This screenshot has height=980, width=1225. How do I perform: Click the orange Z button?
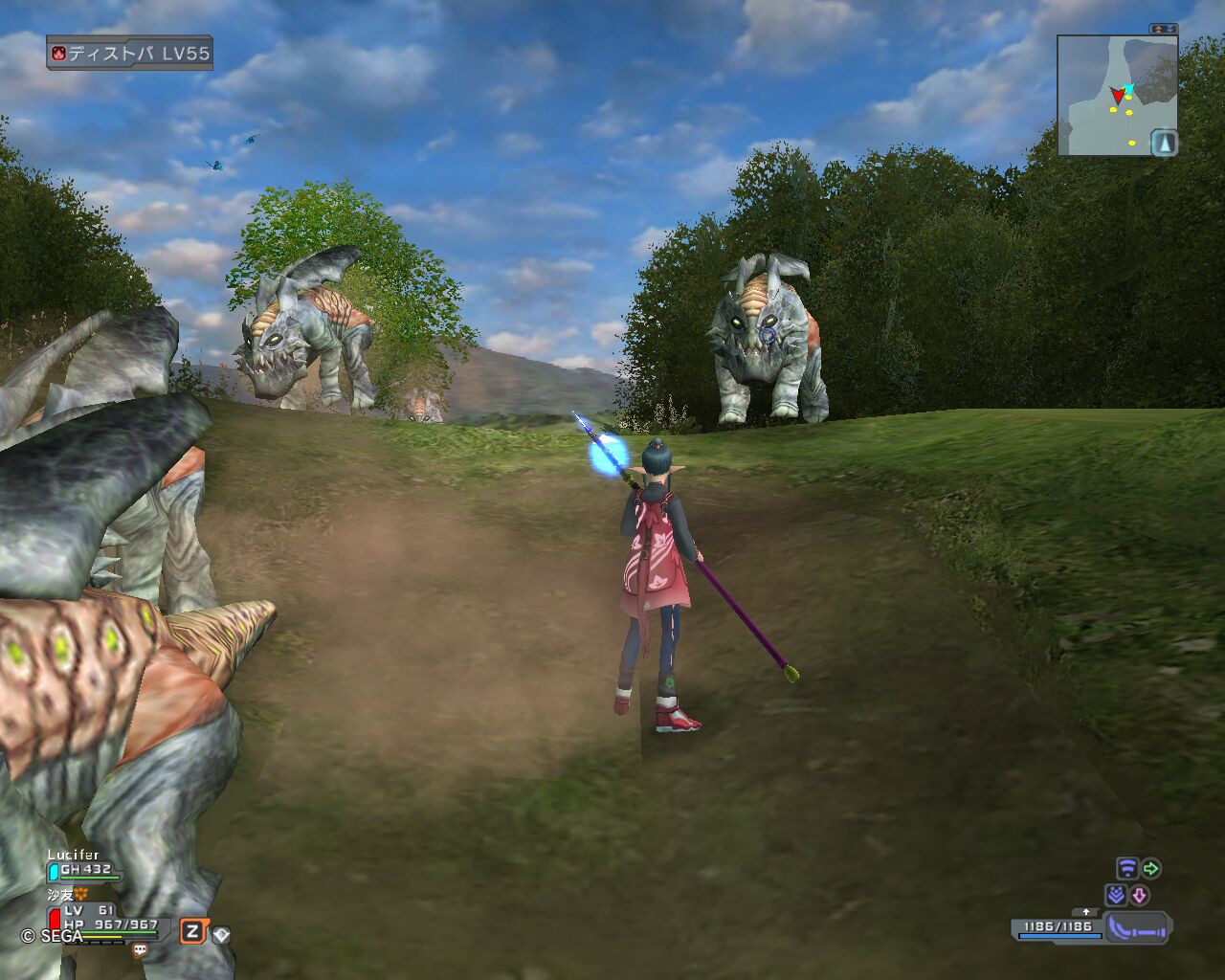(192, 931)
